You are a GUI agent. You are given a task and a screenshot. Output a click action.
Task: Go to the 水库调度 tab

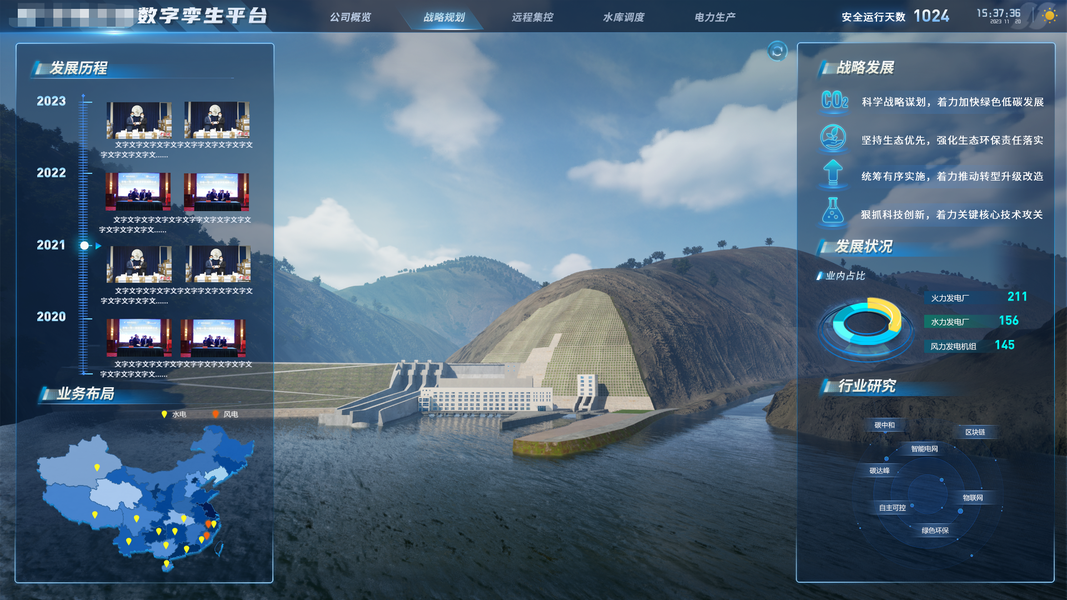point(623,17)
